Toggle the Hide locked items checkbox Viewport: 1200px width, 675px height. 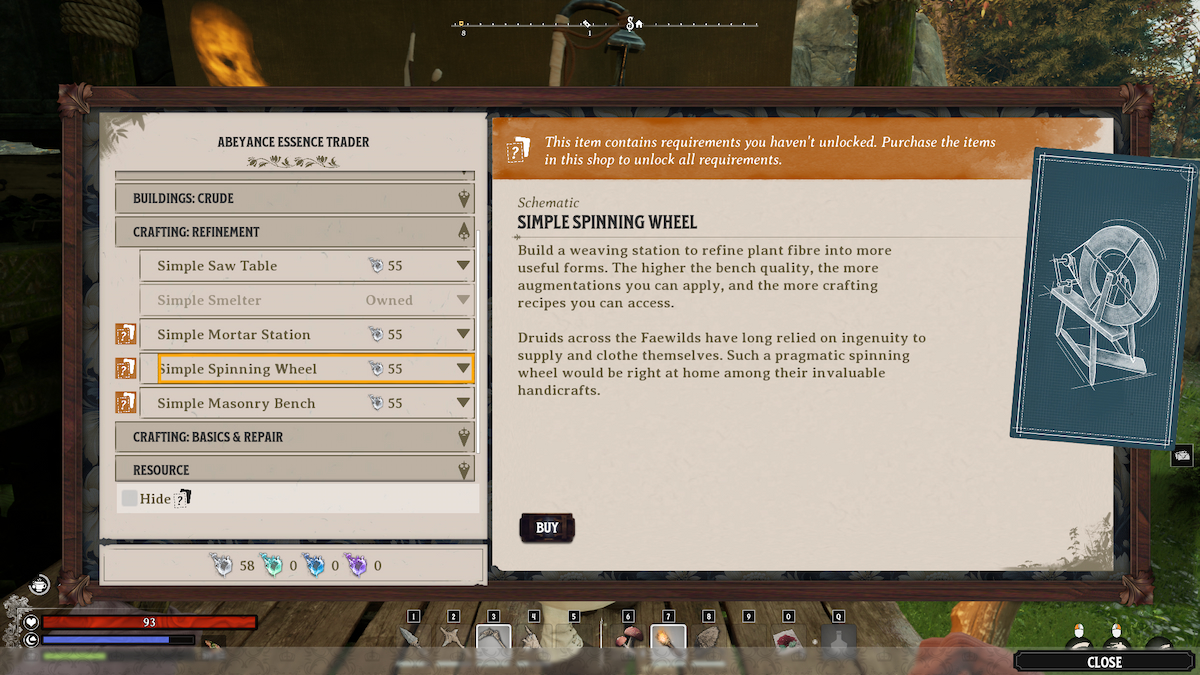pos(130,498)
